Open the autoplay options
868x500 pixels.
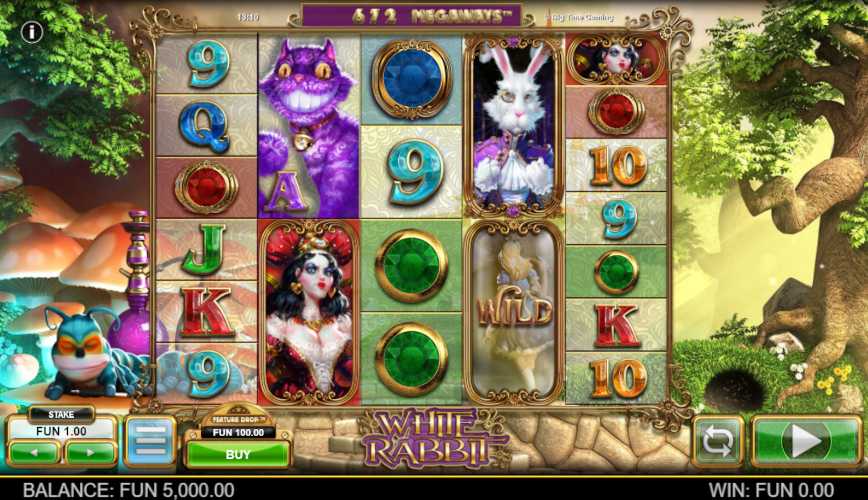[x=718, y=441]
